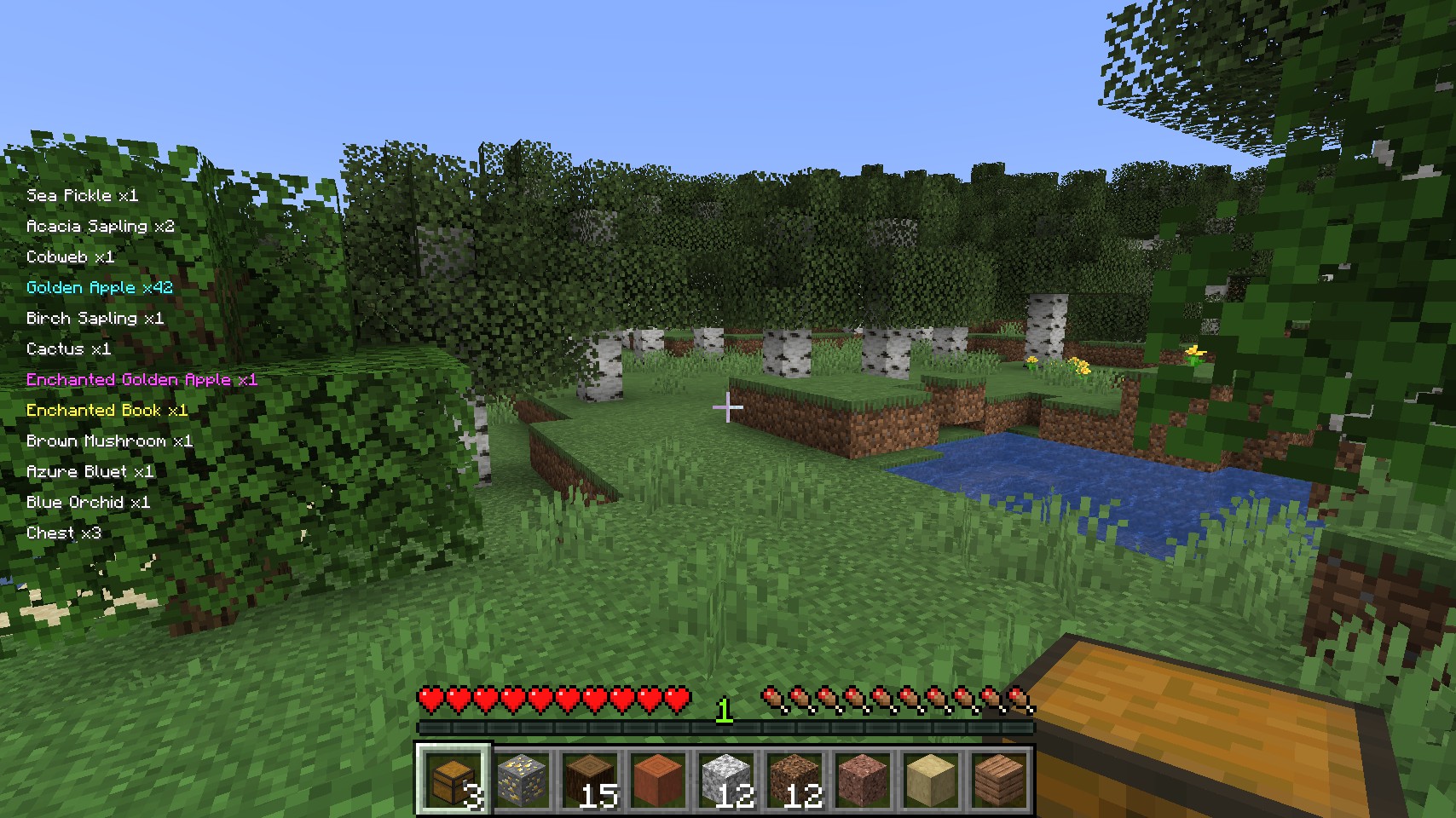
Task: Select the dark log stack of 15
Action: click(589, 779)
